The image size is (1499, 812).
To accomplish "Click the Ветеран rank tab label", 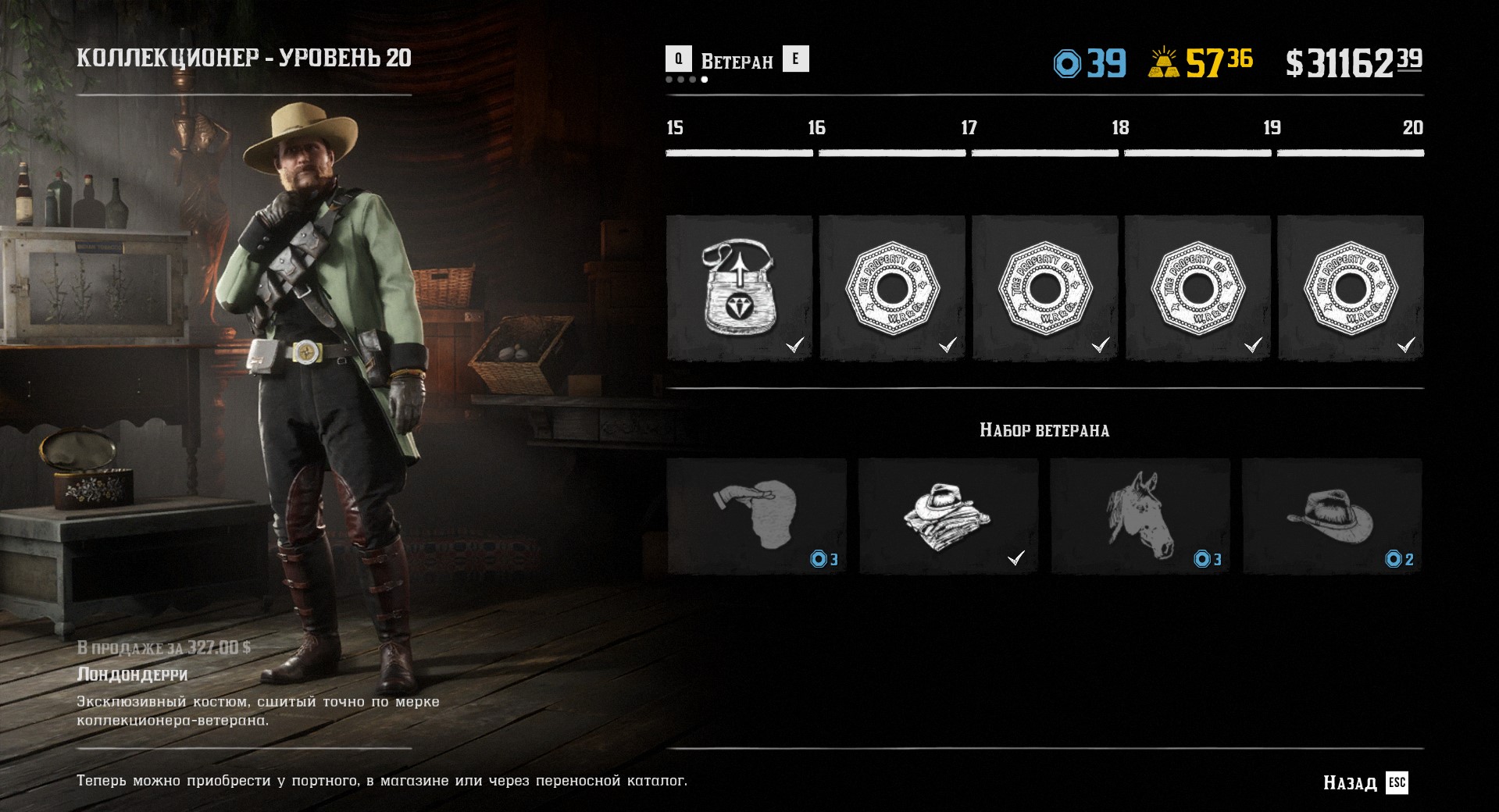I will click(x=737, y=61).
